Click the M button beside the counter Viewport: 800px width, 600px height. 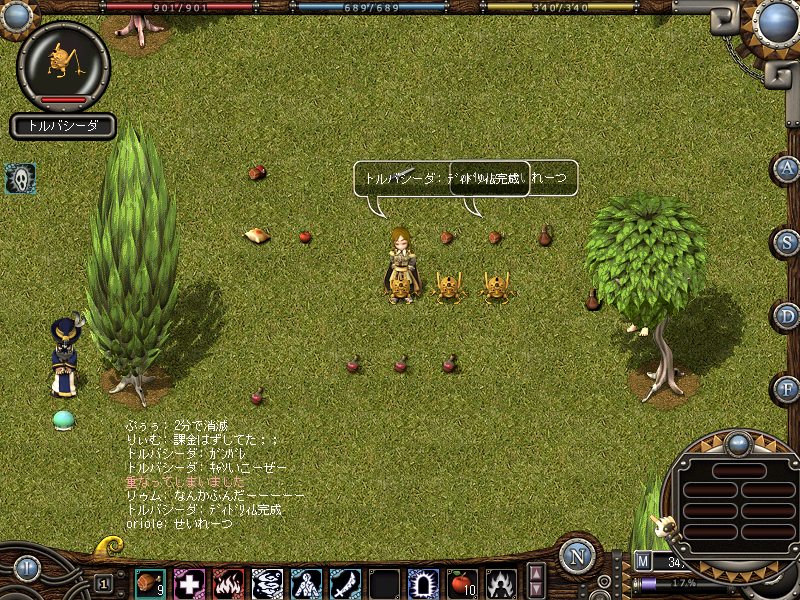(643, 561)
